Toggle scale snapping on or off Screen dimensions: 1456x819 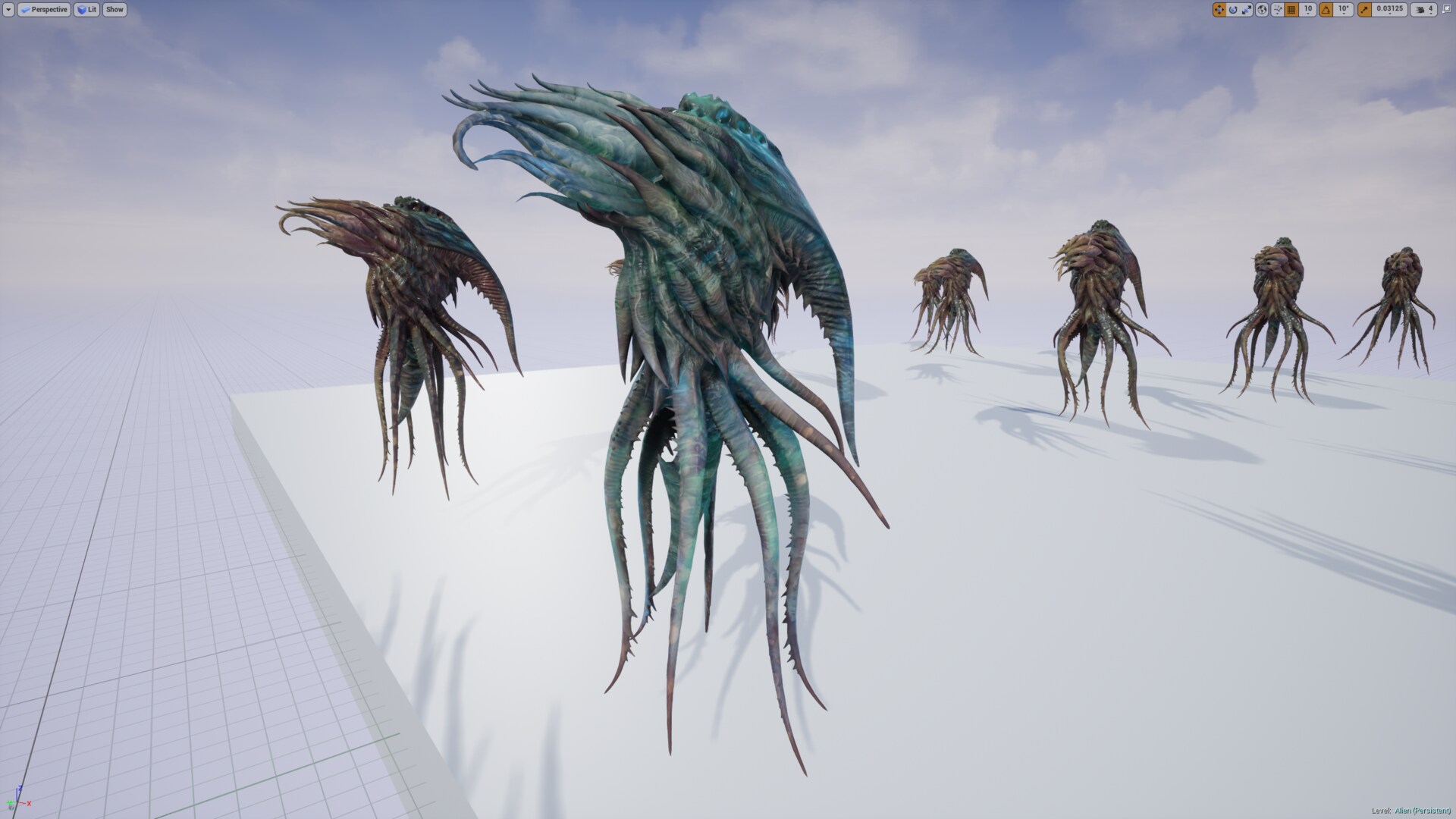pyautogui.click(x=1365, y=9)
